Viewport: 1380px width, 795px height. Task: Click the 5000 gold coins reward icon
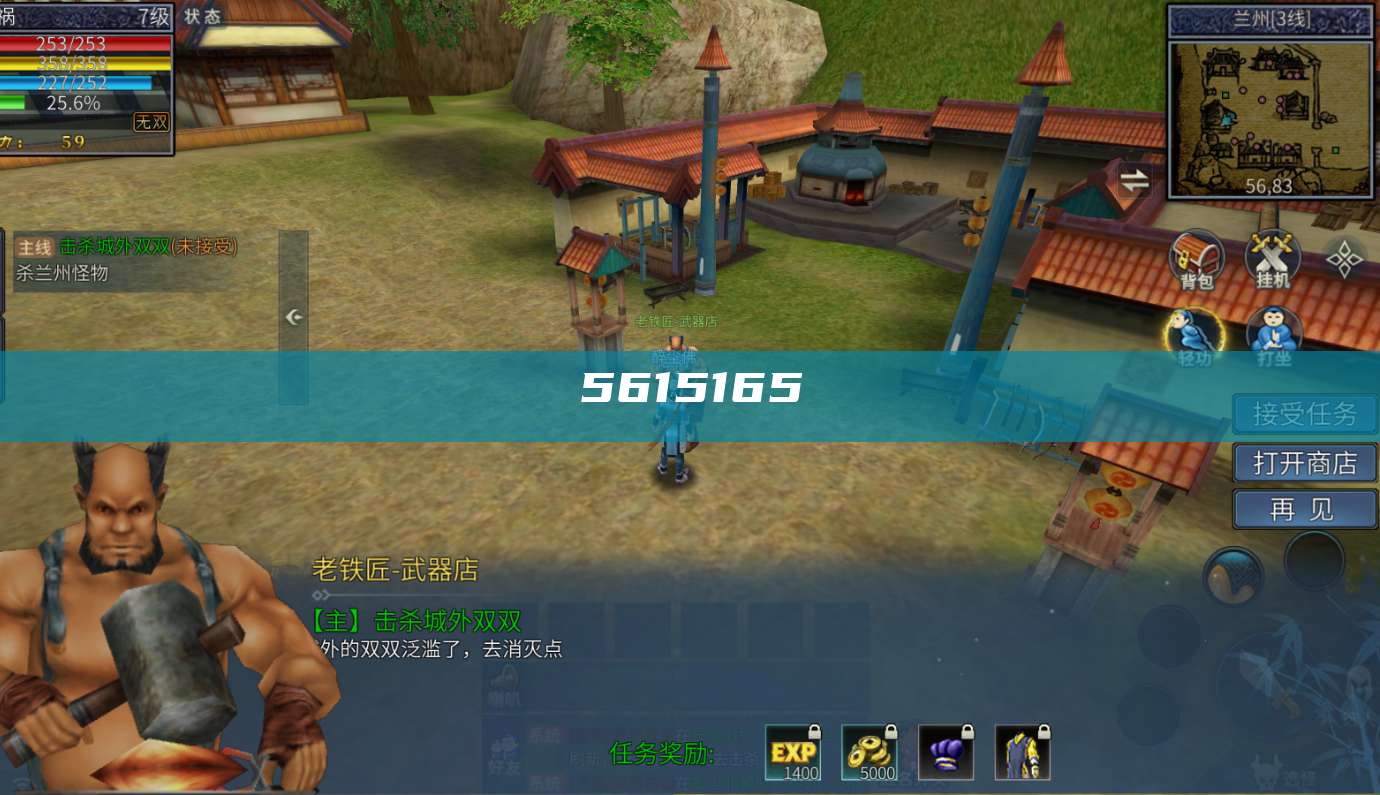pyautogui.click(x=868, y=750)
